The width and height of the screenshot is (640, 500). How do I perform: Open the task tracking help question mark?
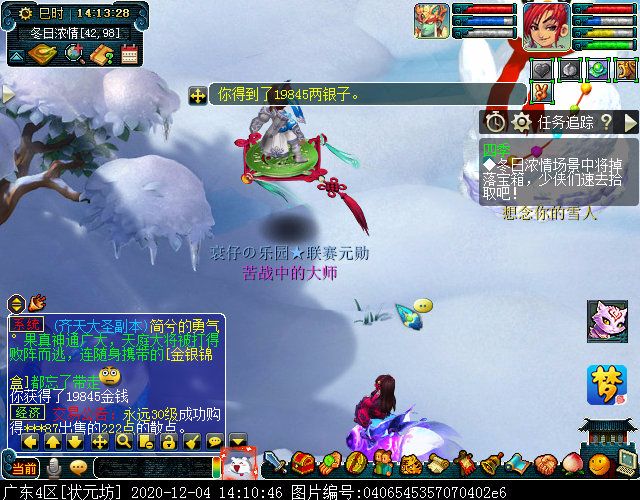[606, 122]
